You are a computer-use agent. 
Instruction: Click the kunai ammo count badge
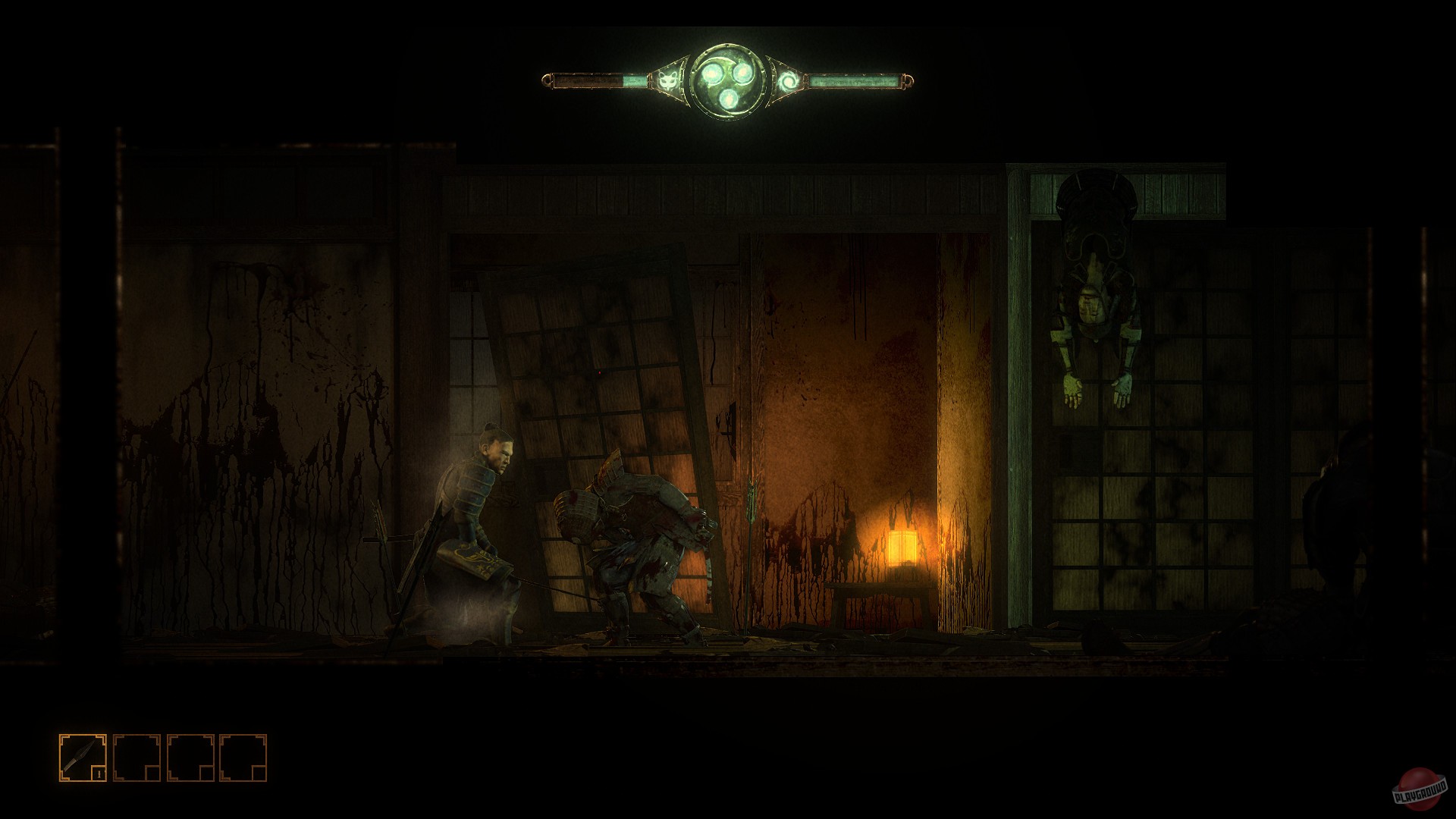(99, 774)
